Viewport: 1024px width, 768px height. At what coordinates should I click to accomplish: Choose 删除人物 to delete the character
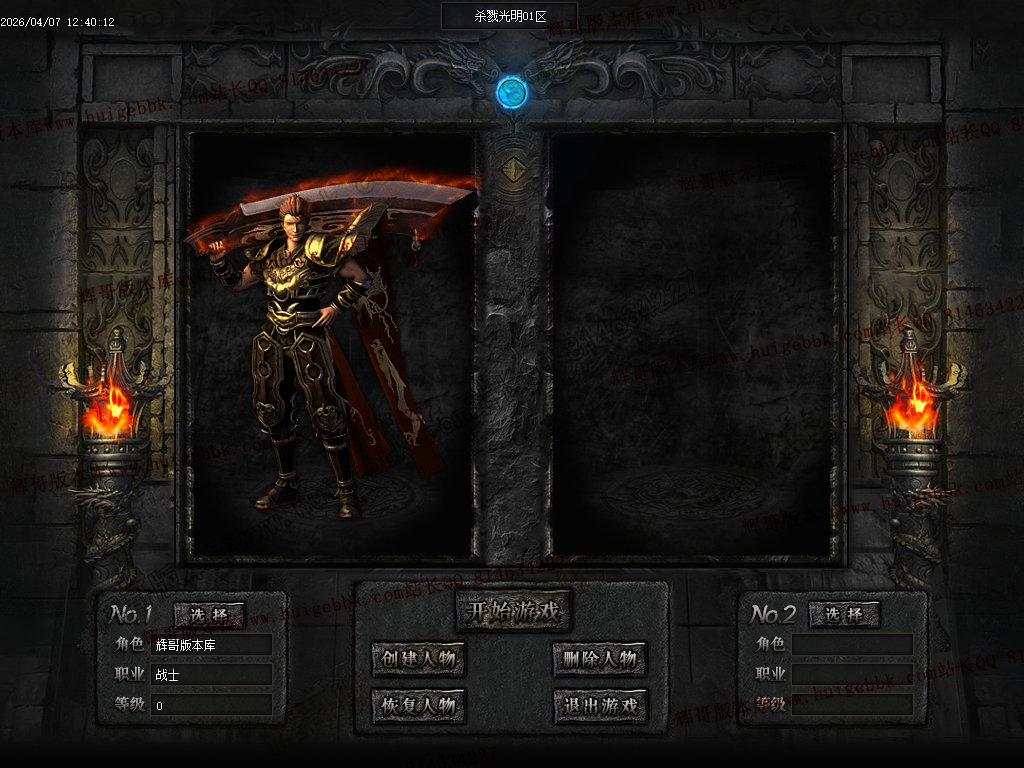coord(599,659)
